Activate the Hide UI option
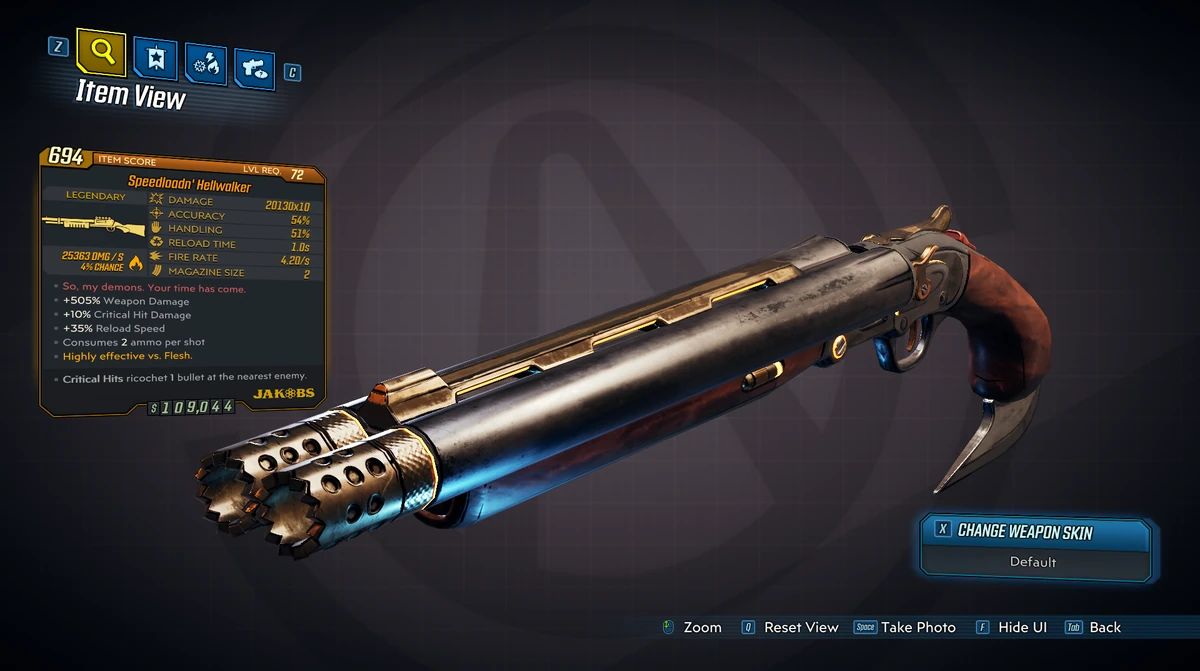 1022,627
